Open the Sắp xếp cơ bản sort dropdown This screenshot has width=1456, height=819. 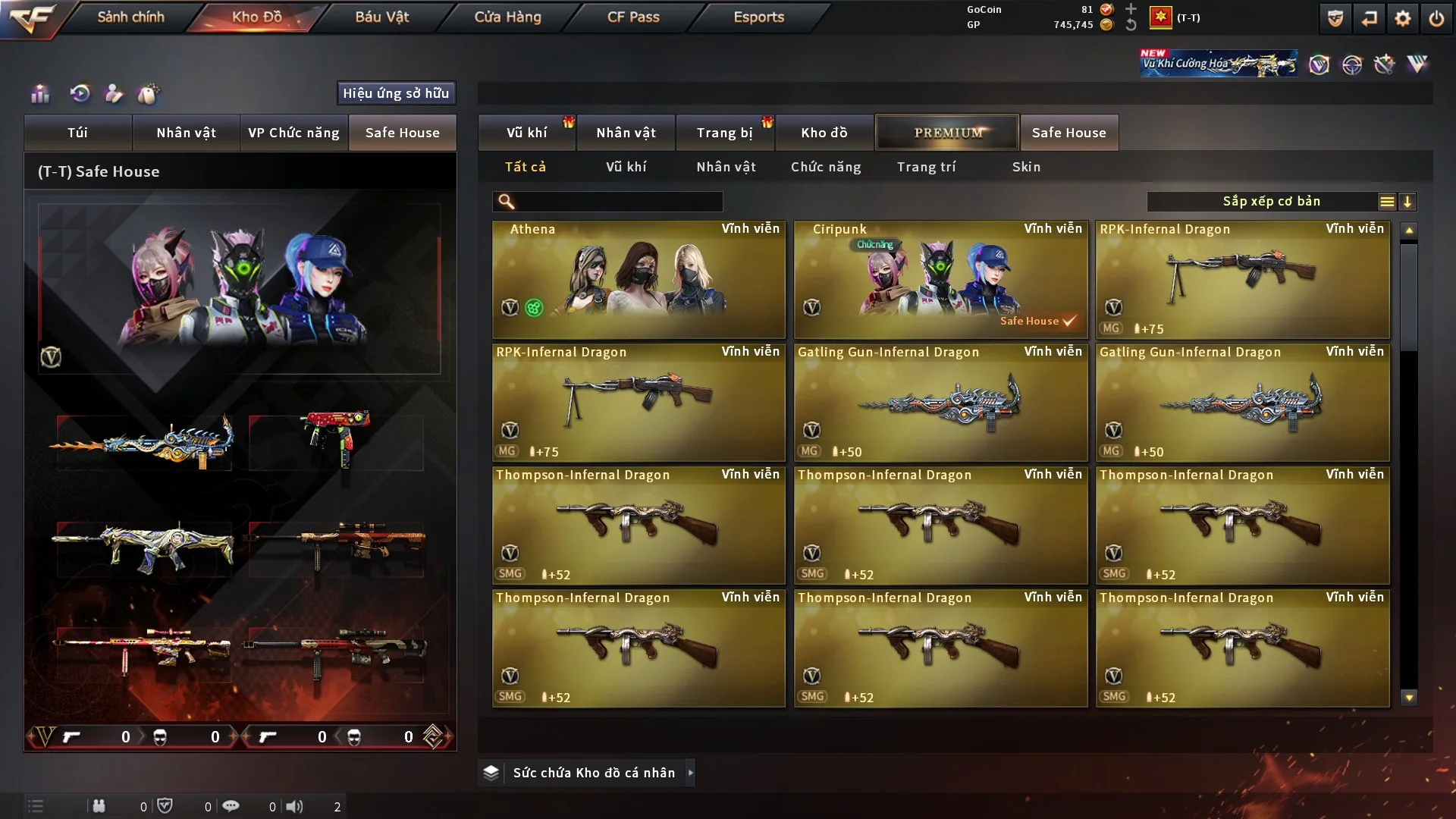(1271, 202)
